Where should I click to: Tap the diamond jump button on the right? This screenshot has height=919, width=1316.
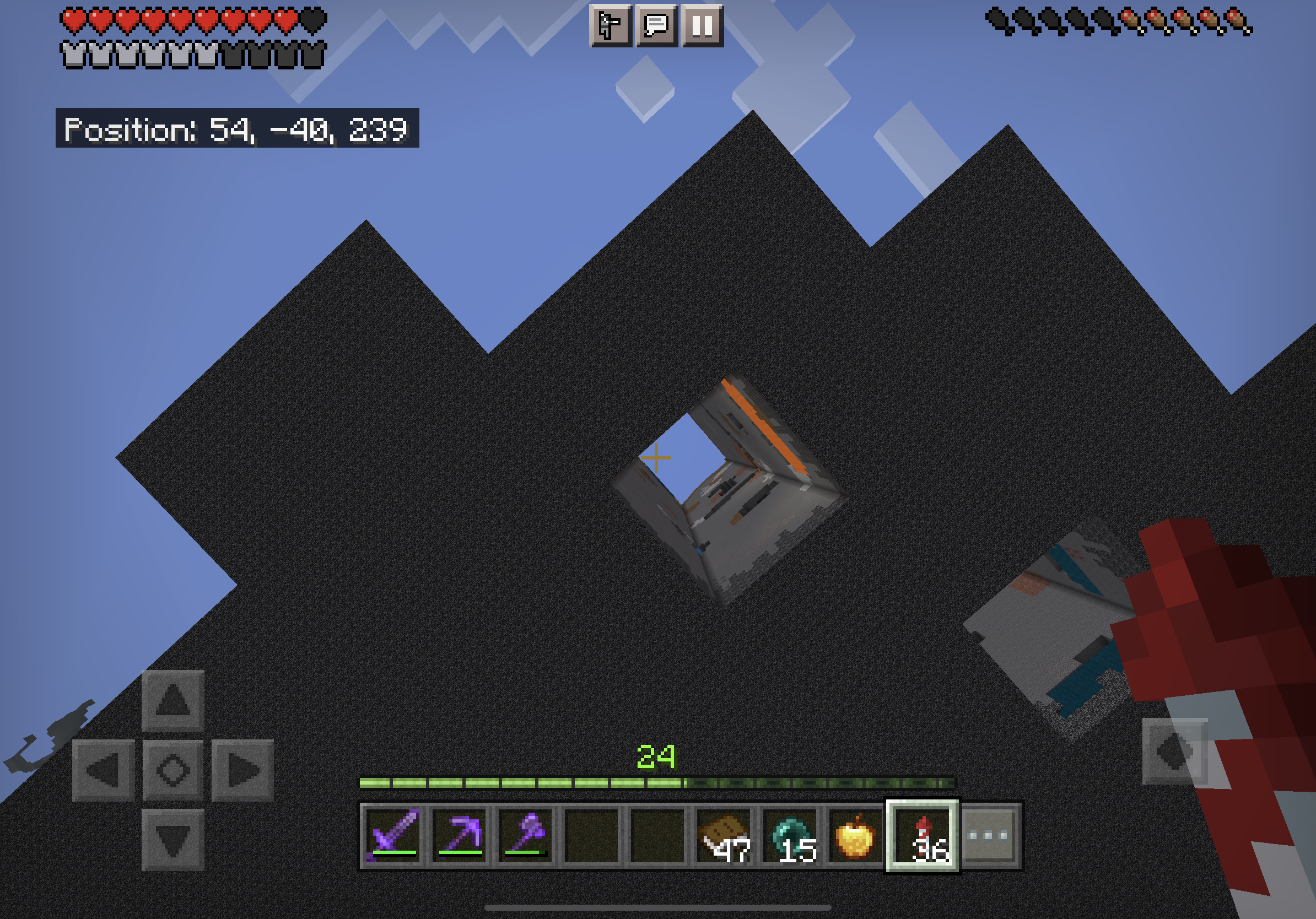pos(1174,751)
